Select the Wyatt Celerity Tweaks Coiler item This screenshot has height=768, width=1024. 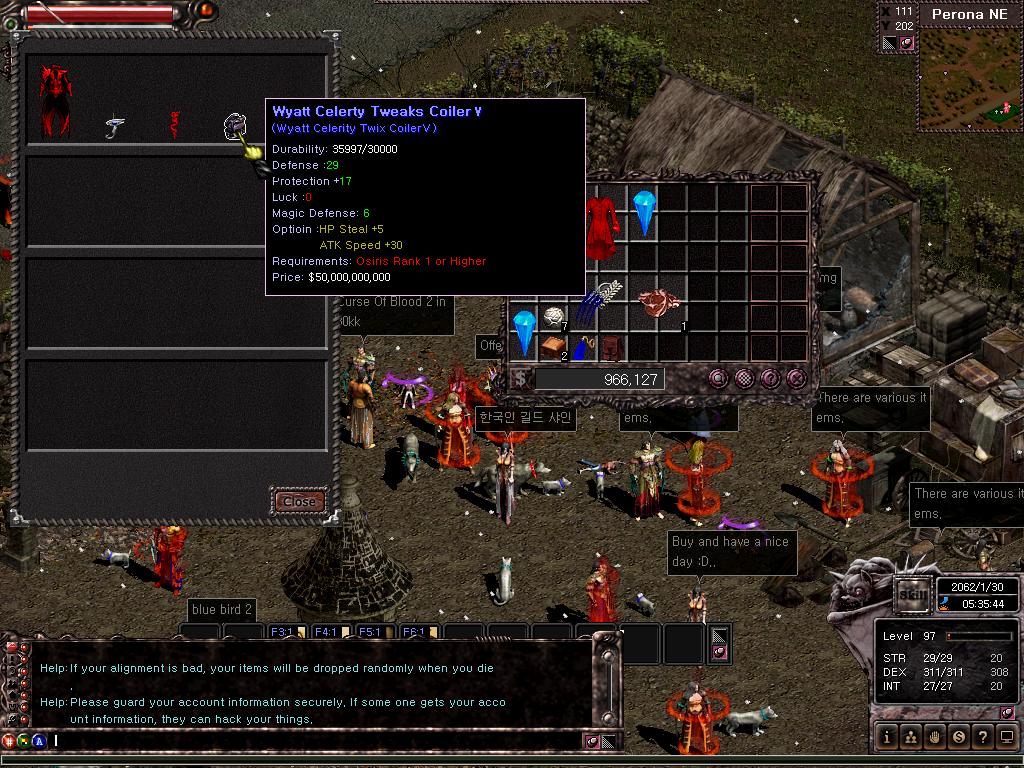[235, 127]
